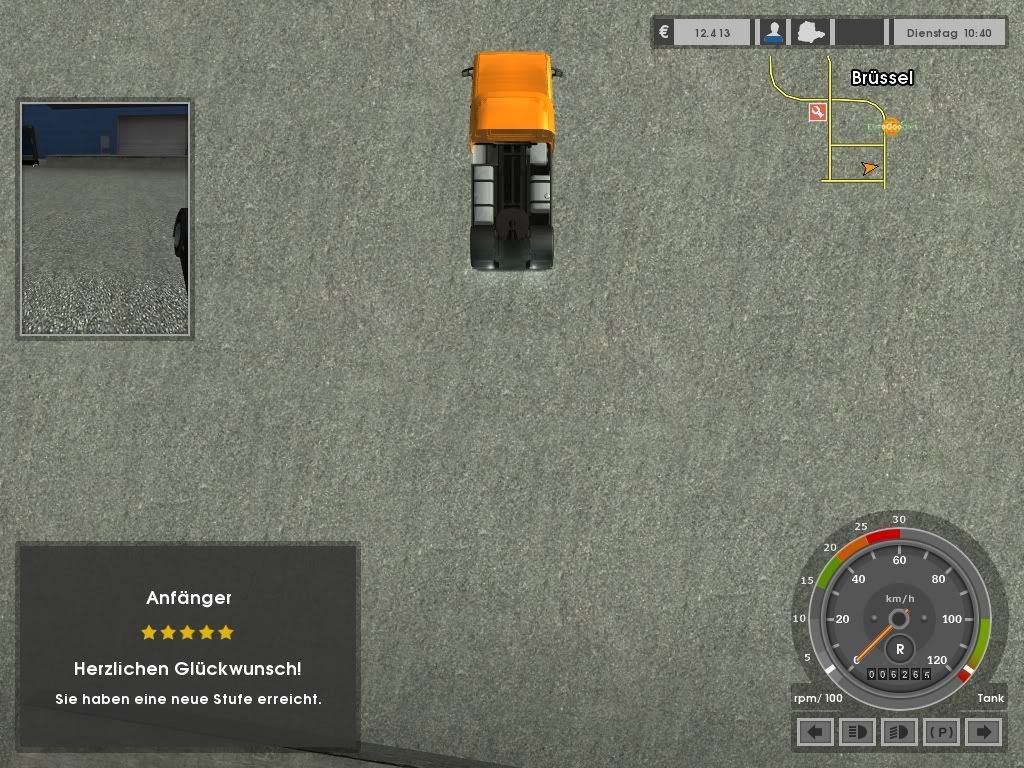Select the repair shop marker on minimap
This screenshot has height=768, width=1024.
pos(818,112)
